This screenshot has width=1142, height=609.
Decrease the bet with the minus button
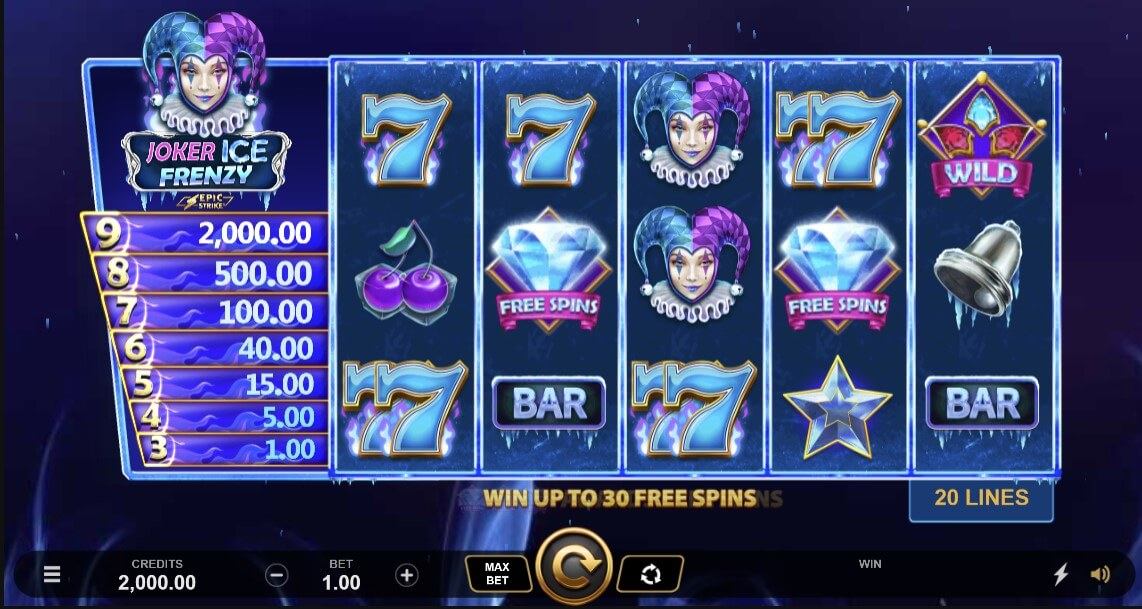[x=277, y=575]
